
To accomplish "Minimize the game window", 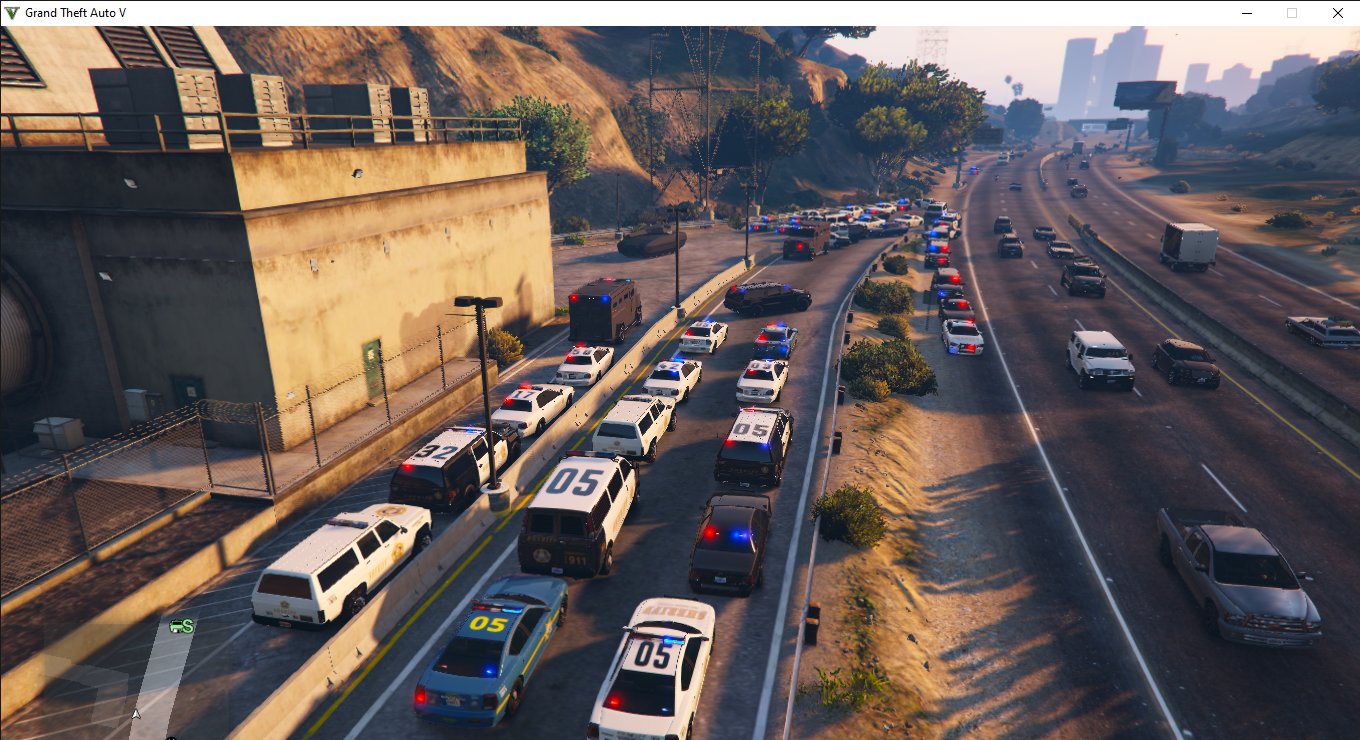I will point(1247,13).
